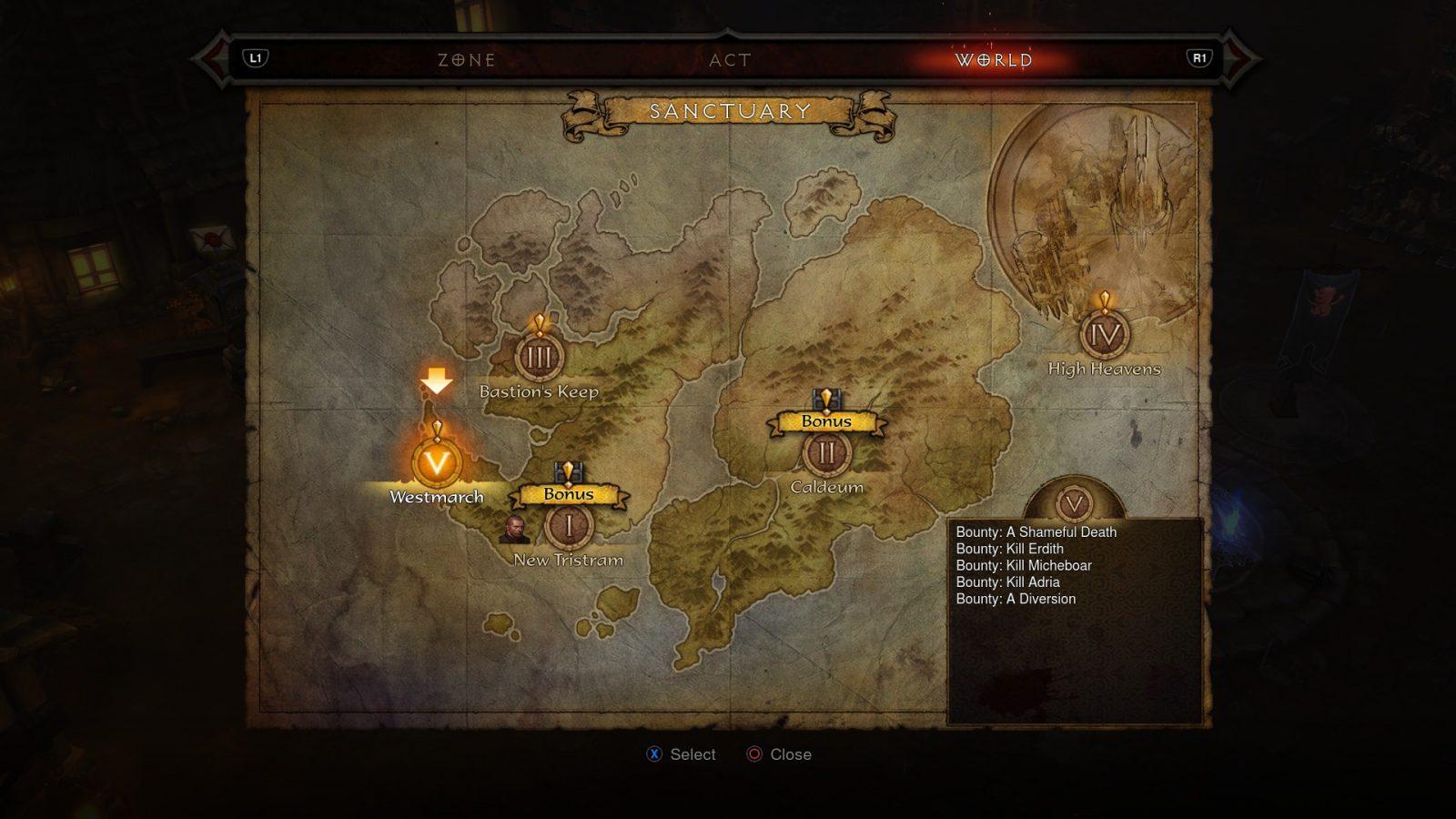This screenshot has width=1456, height=819.
Task: Switch to the Zone tab
Action: click(x=467, y=60)
